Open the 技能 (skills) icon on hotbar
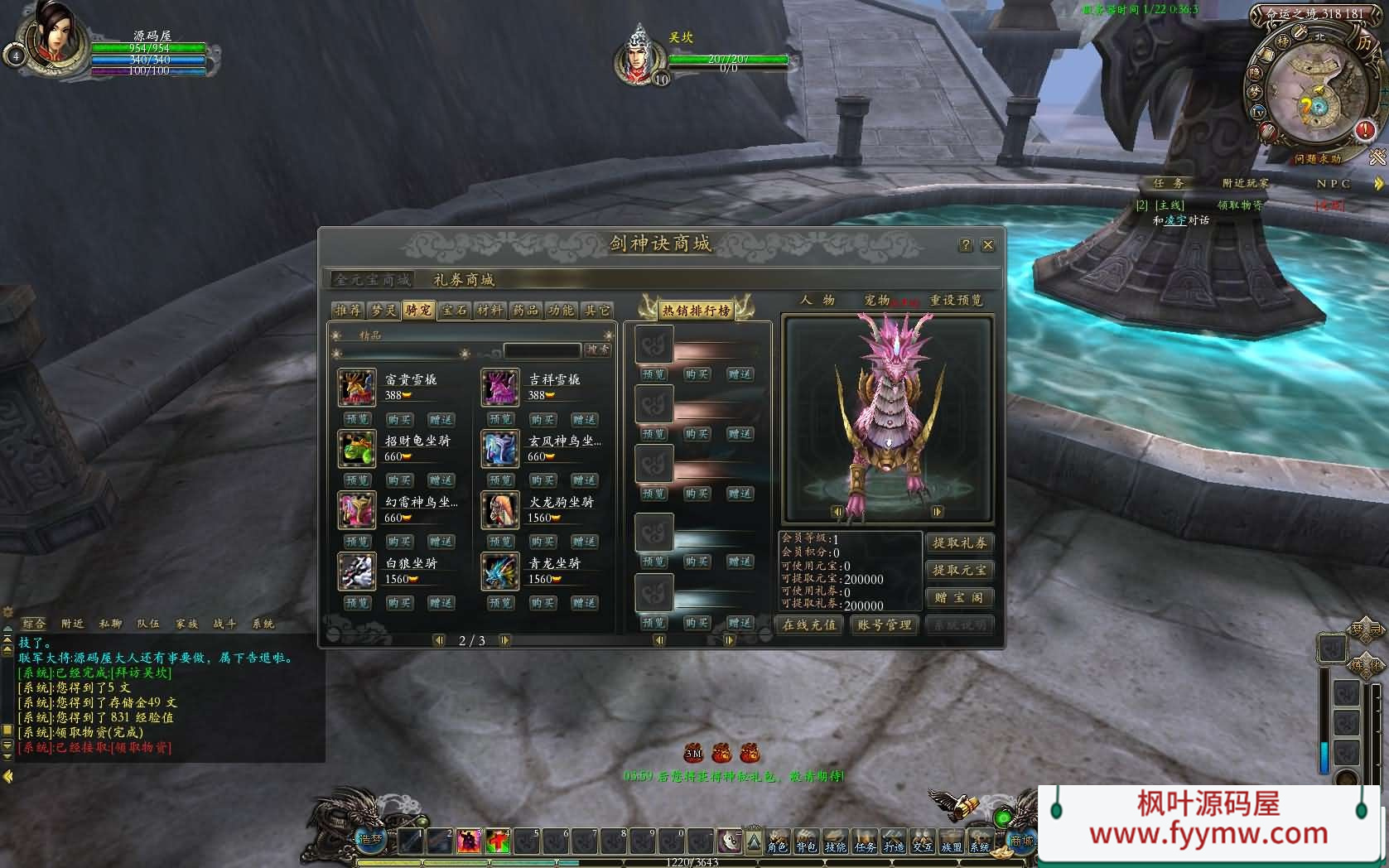The width and height of the screenshot is (1389, 868). click(x=836, y=846)
